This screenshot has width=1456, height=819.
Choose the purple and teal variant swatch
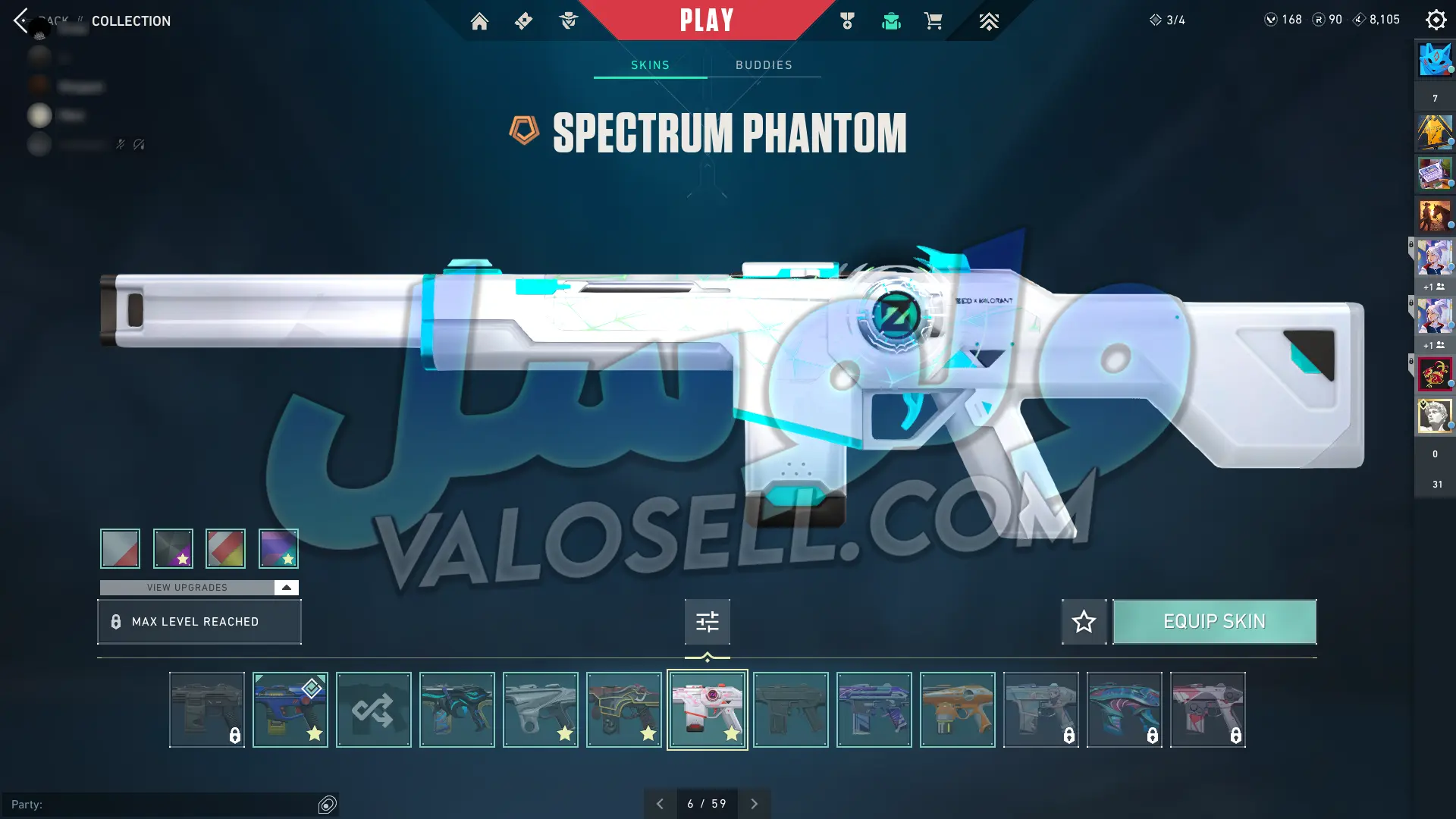pos(278,548)
